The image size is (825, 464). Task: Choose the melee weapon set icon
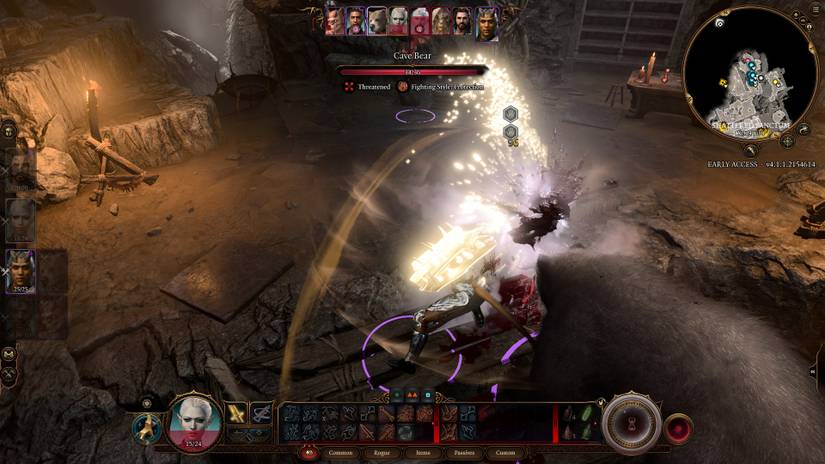pos(237,413)
